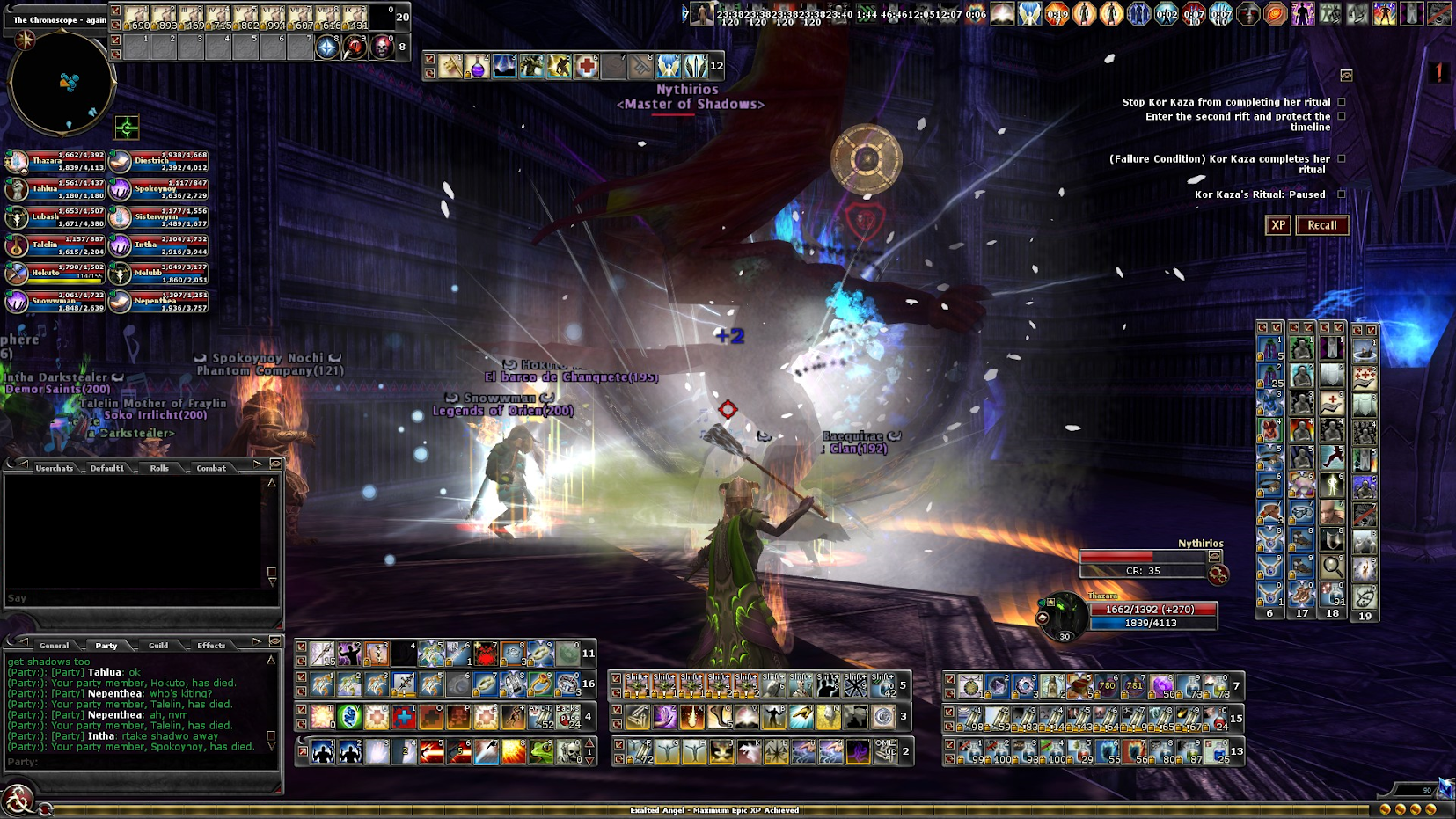Screen dimensions: 1456x819
Task: Click the Recall button
Action: coord(1321,225)
